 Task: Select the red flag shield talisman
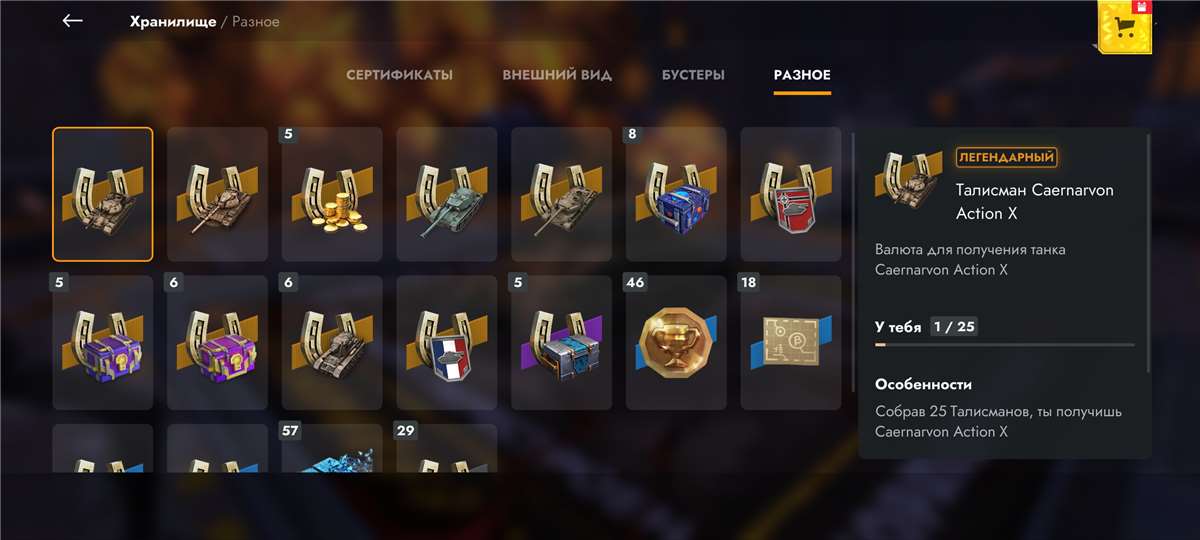[790, 194]
